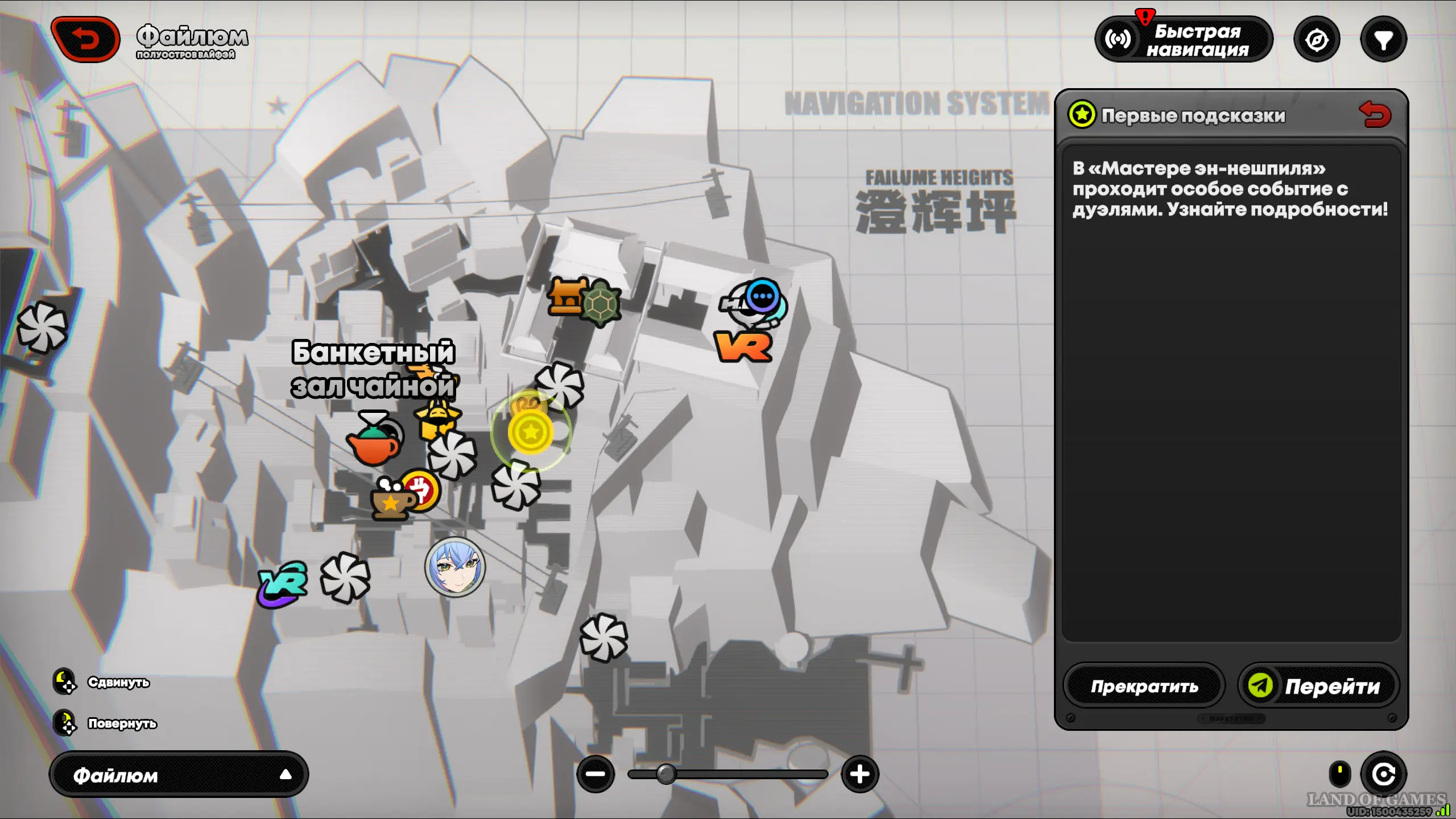Select the blue speech bubble marker
The image size is (1456, 819).
pos(763,296)
